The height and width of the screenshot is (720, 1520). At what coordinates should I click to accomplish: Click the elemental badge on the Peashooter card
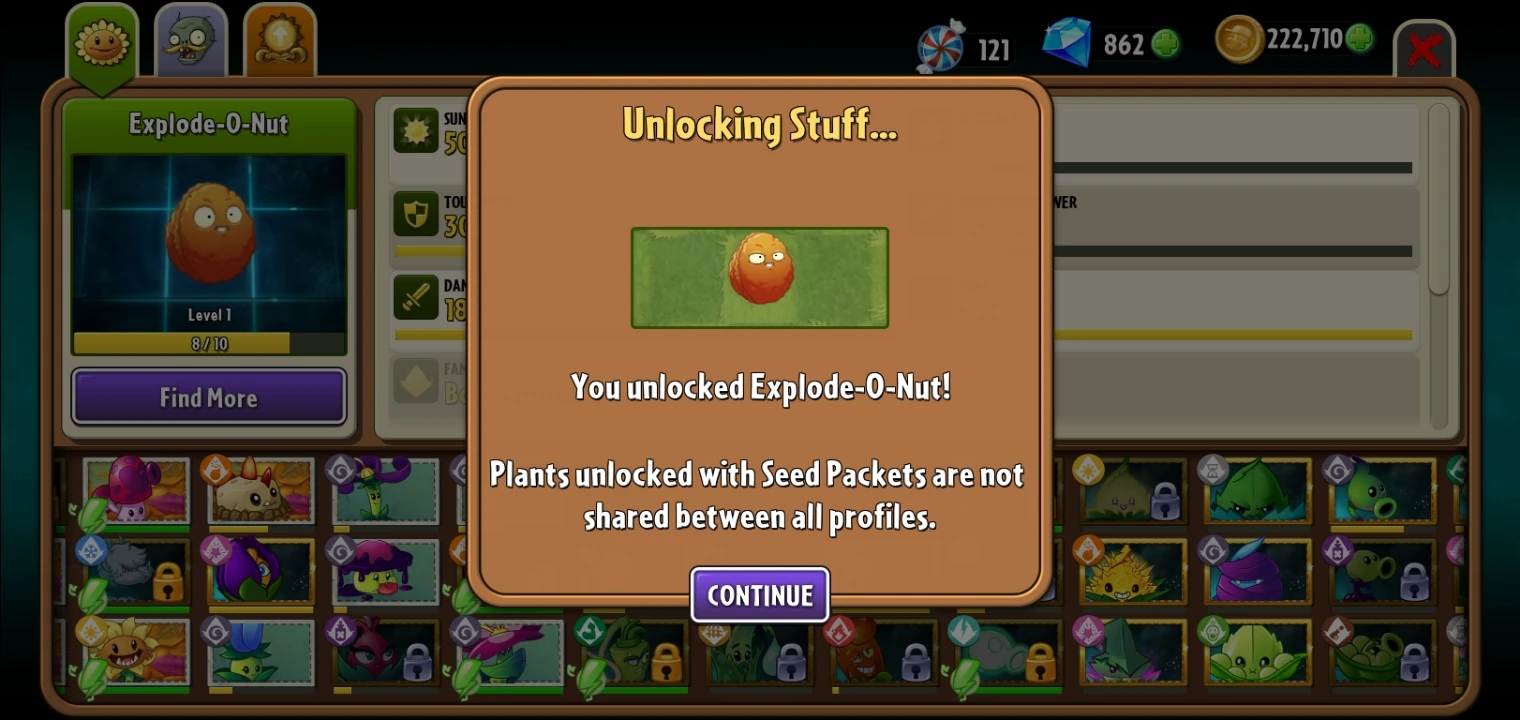click(x=1337, y=468)
